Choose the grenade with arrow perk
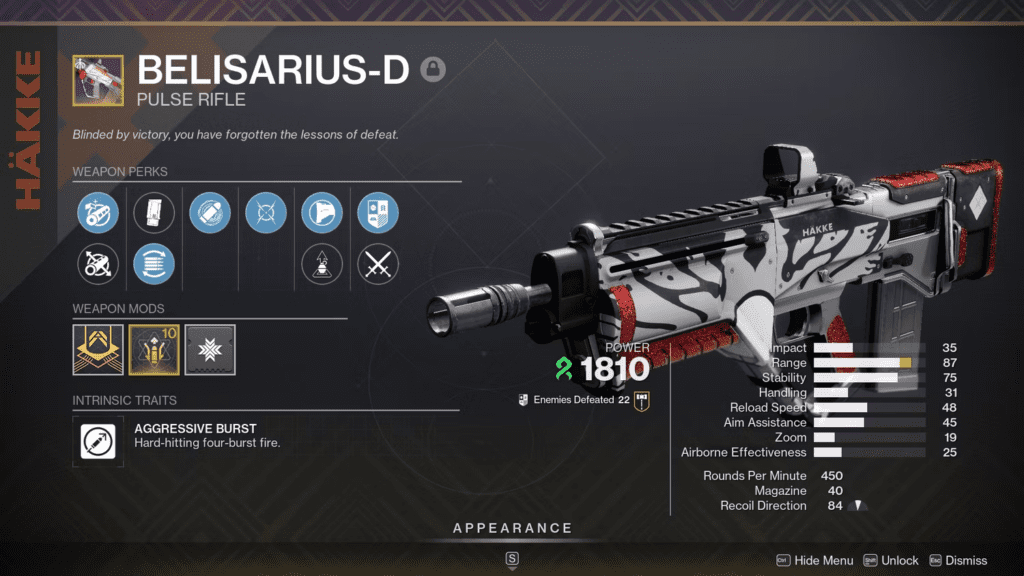This screenshot has height=576, width=1024. point(322,265)
